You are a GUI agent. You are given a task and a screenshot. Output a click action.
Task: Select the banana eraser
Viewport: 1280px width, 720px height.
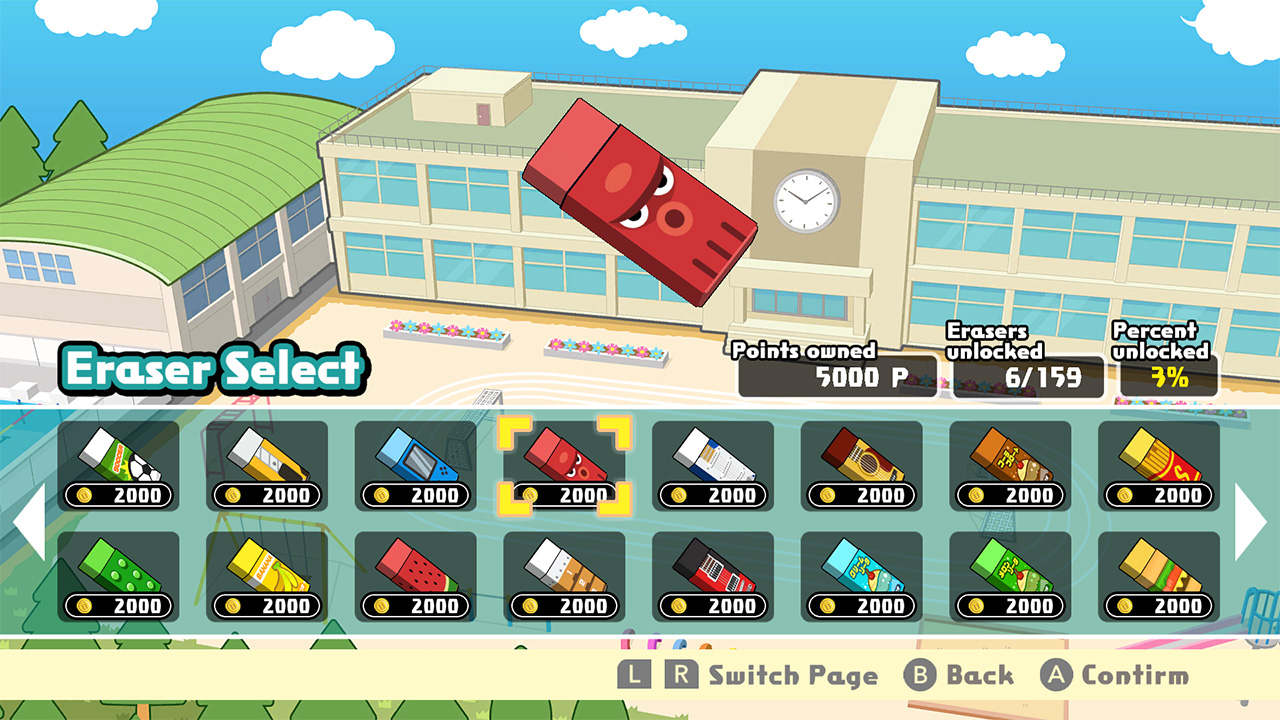pos(266,568)
